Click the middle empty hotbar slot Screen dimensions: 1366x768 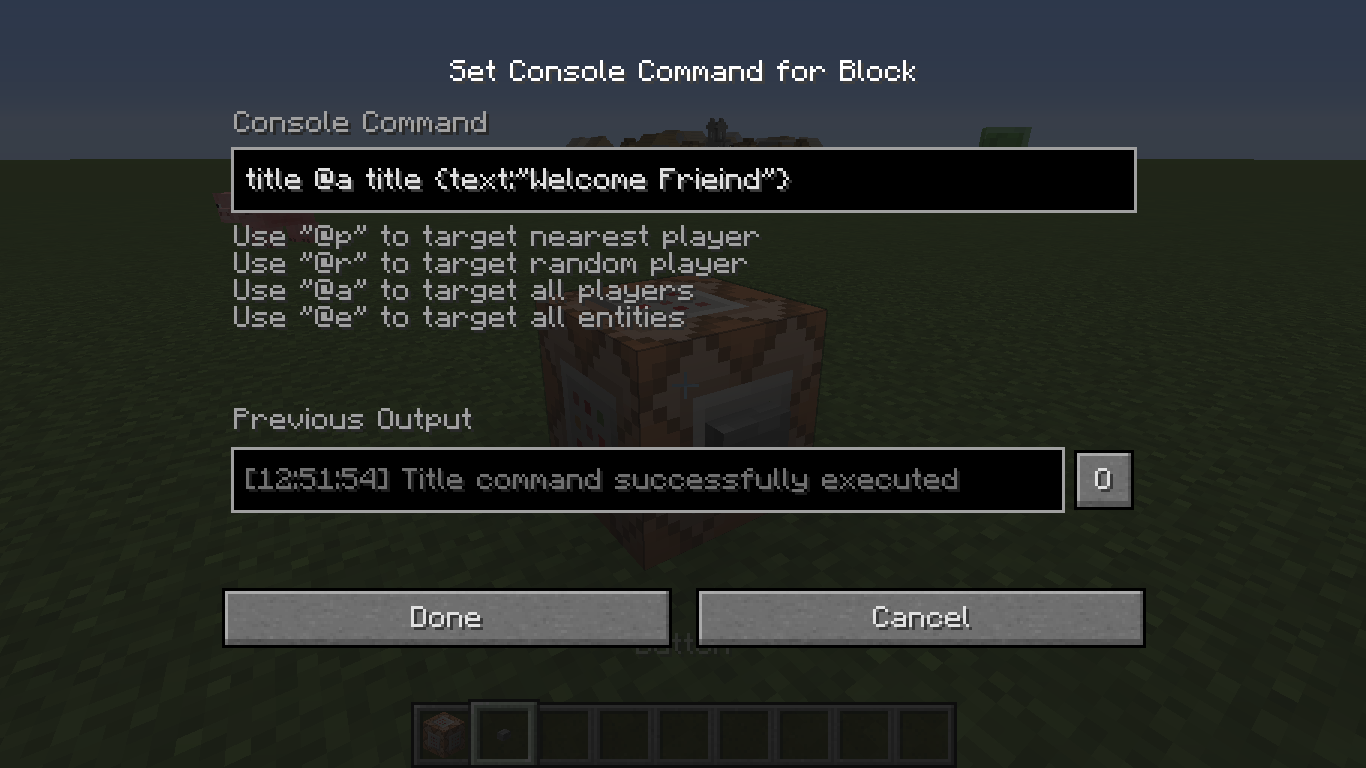[682, 732]
